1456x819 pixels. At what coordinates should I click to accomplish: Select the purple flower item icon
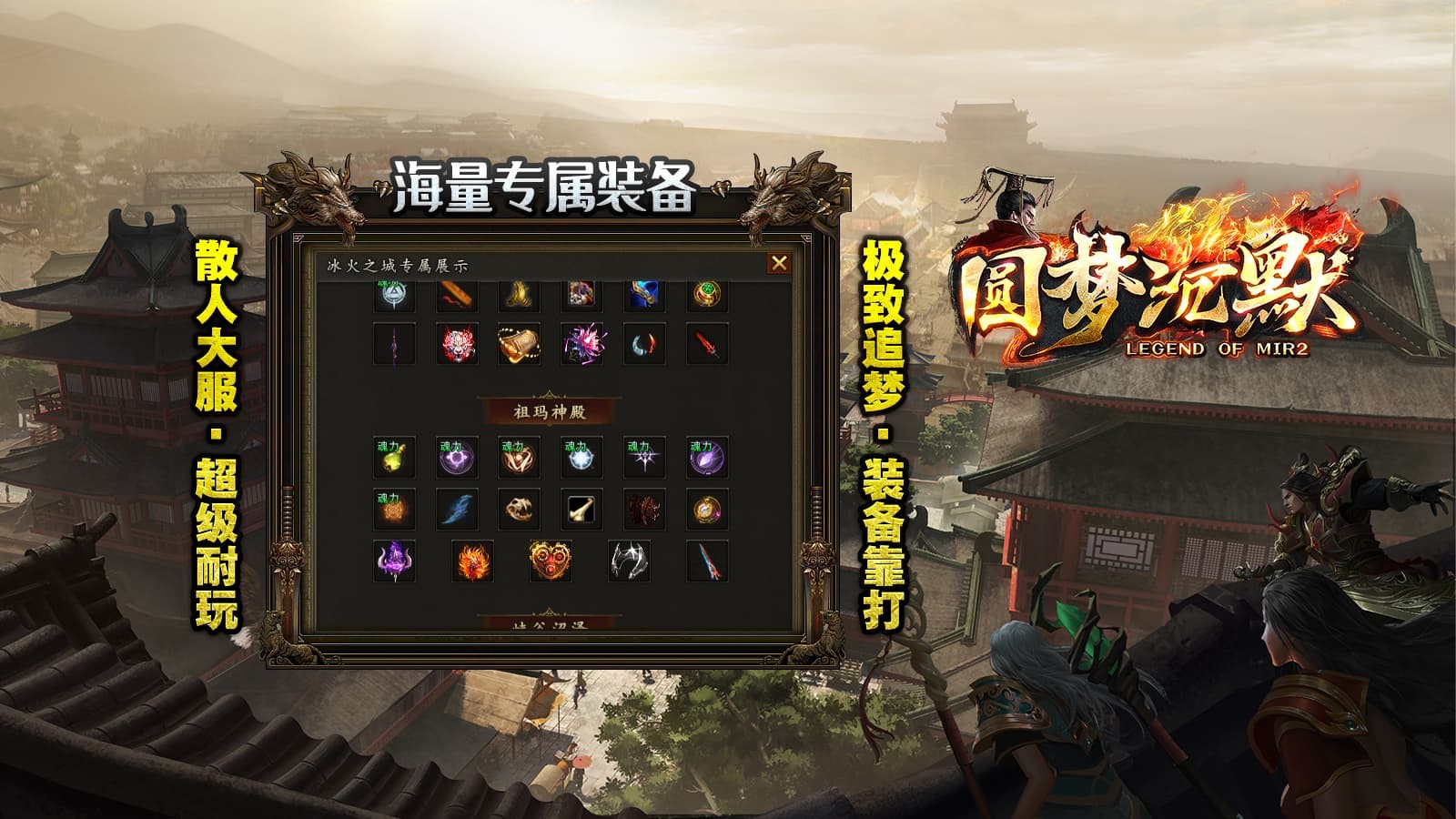pos(581,344)
